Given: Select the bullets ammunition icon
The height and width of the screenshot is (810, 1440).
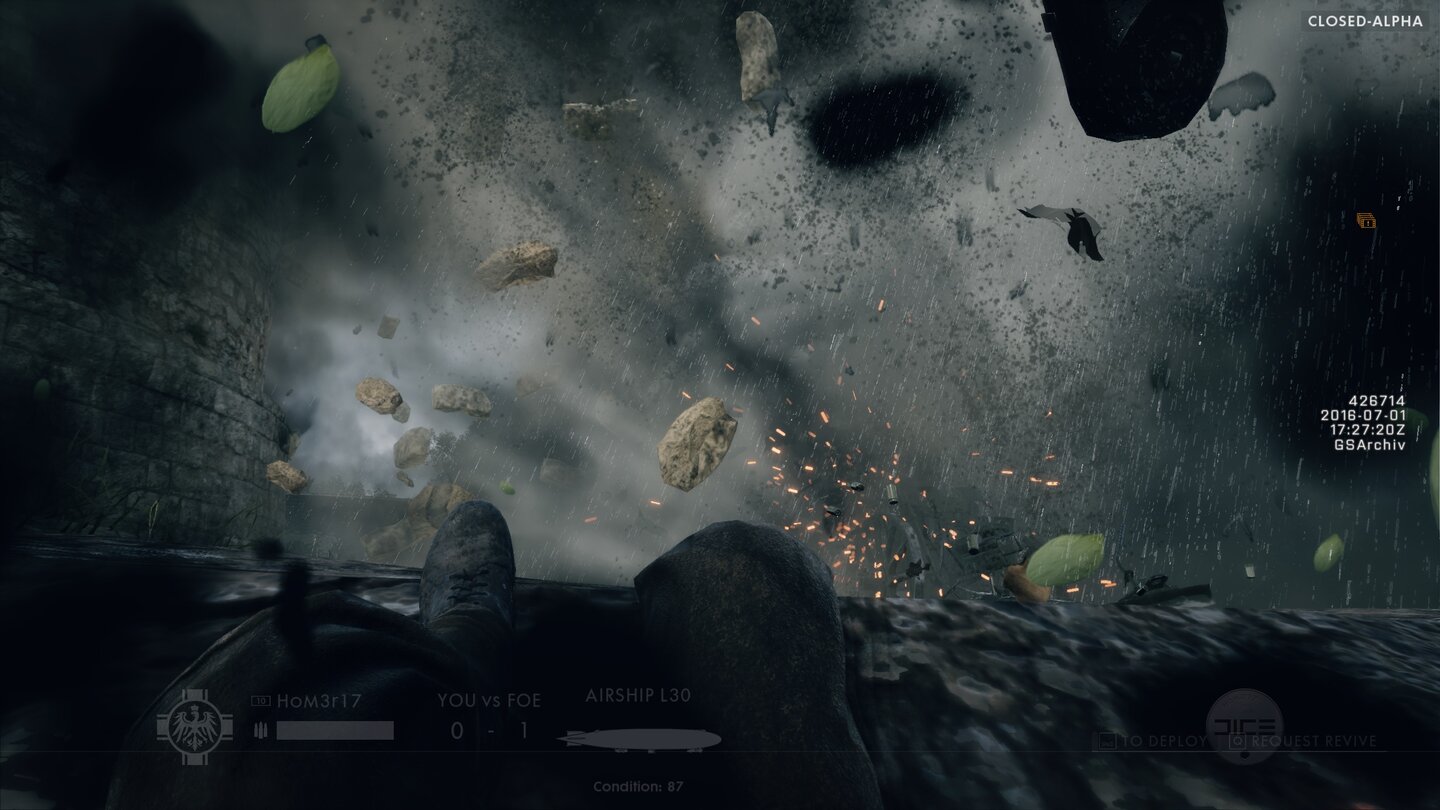Looking at the screenshot, I should [x=259, y=731].
